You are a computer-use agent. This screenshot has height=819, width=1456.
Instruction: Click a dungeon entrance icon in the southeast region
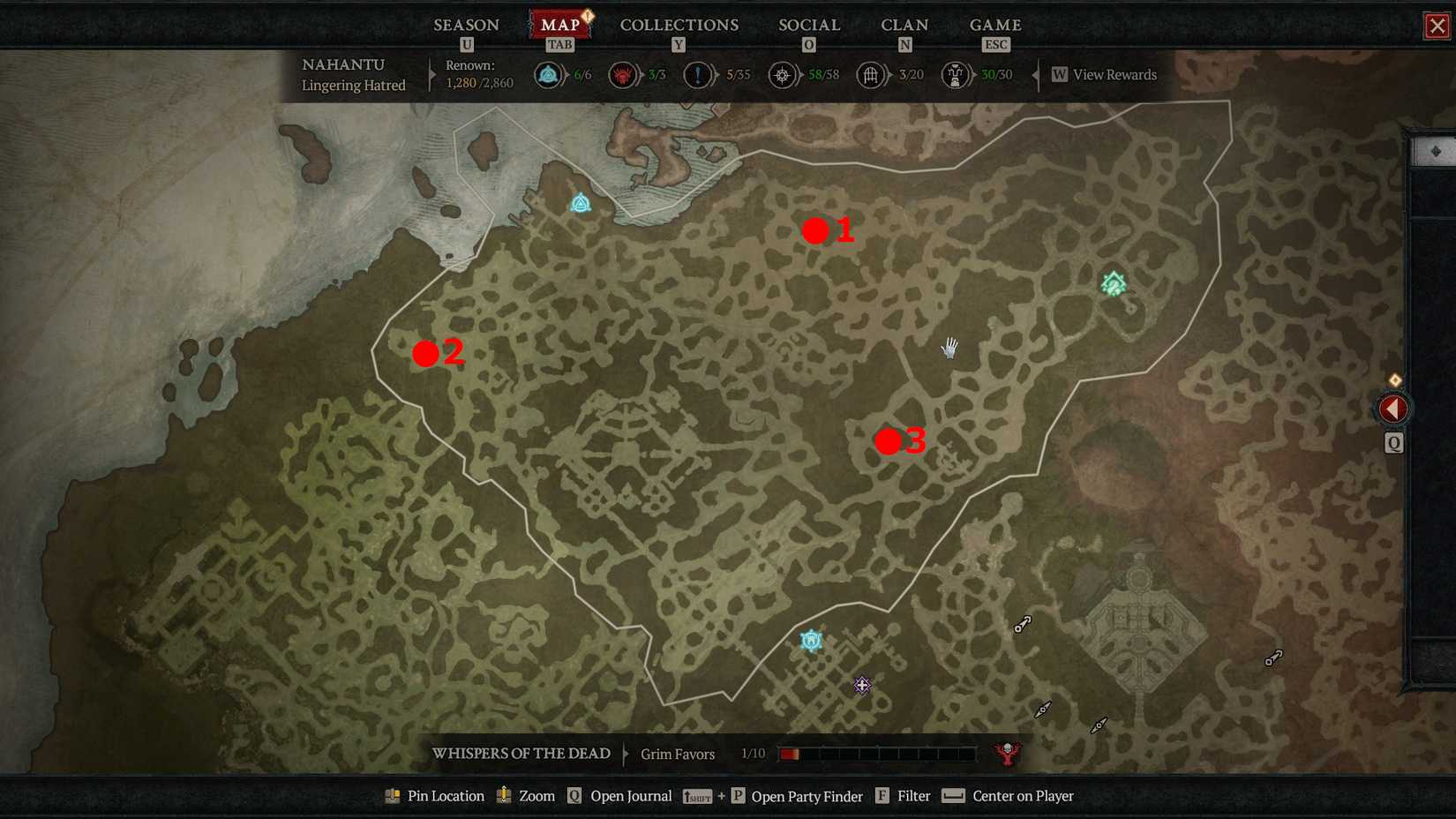[x=1022, y=624]
